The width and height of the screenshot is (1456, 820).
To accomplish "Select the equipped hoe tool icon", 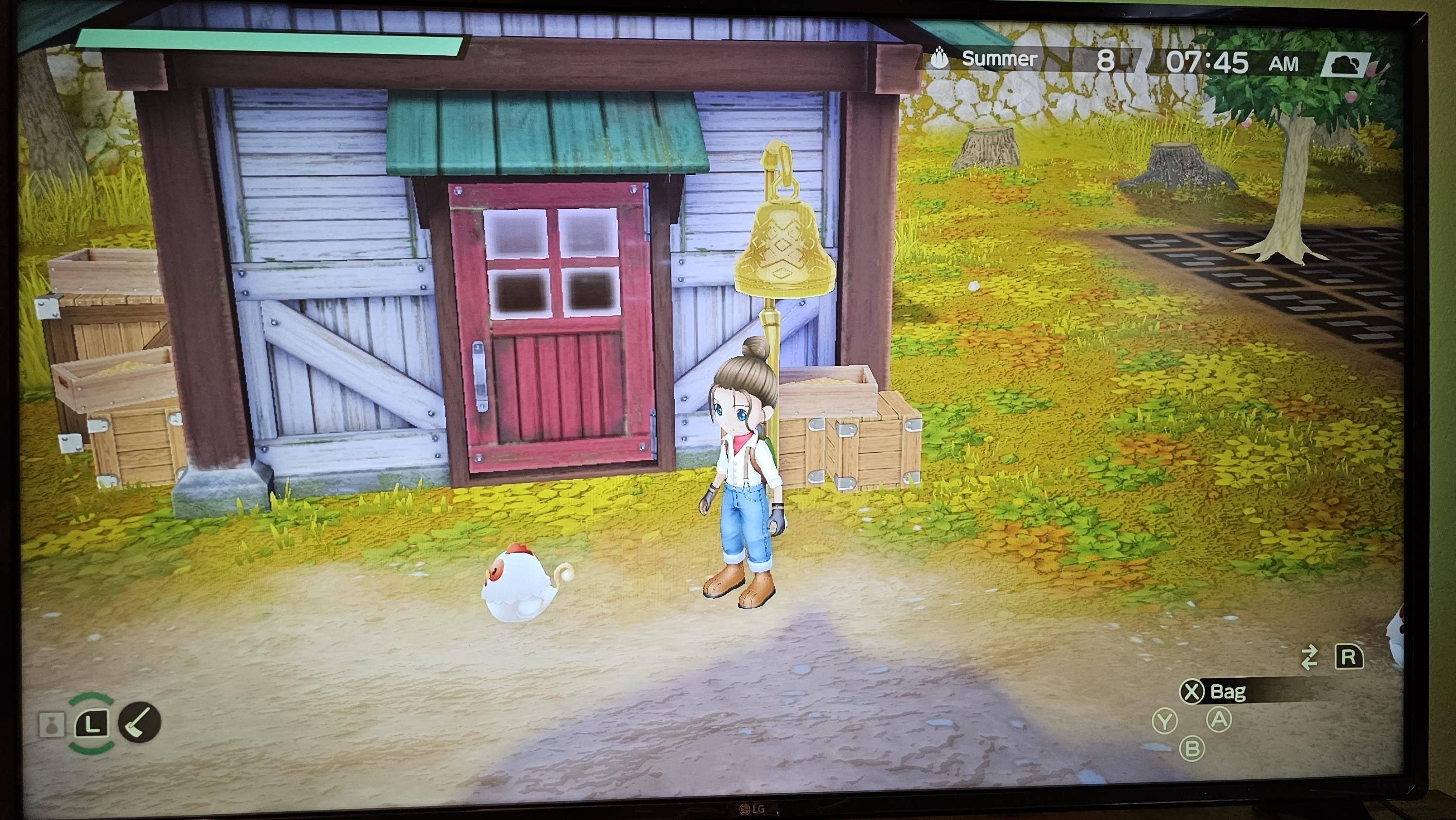I will (x=140, y=721).
